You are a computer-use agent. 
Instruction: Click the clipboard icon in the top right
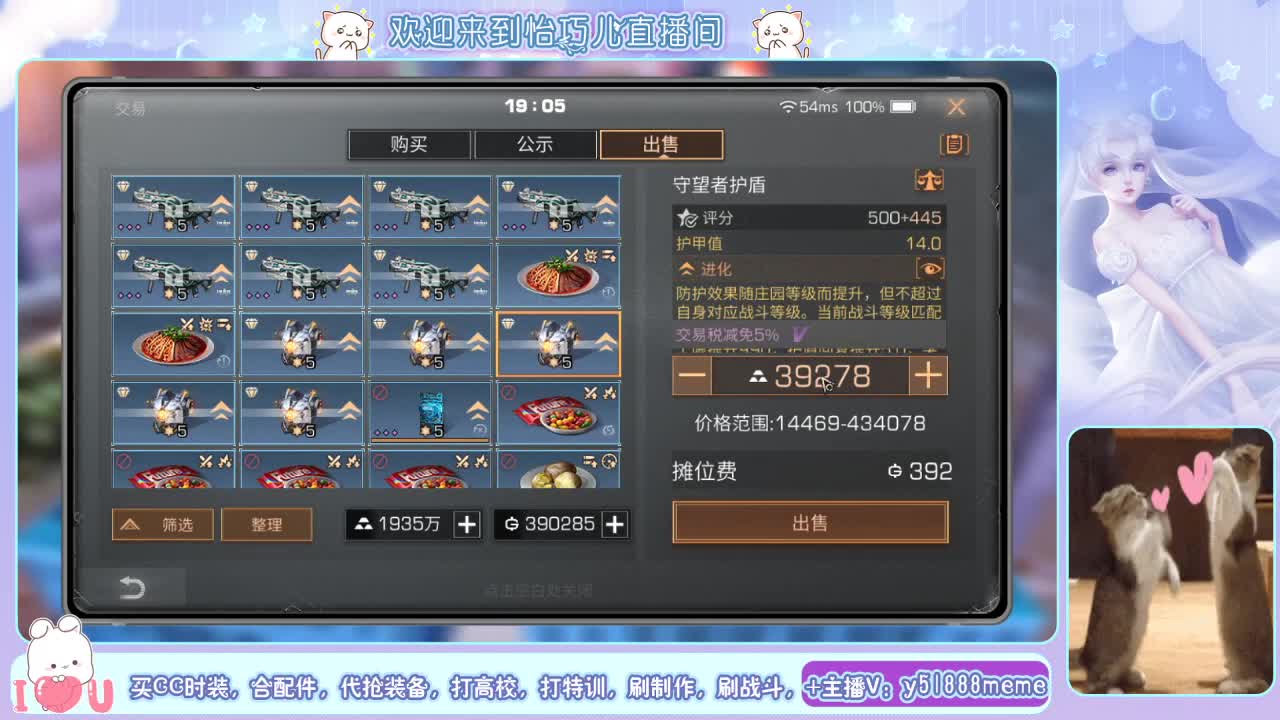[x=952, y=144]
